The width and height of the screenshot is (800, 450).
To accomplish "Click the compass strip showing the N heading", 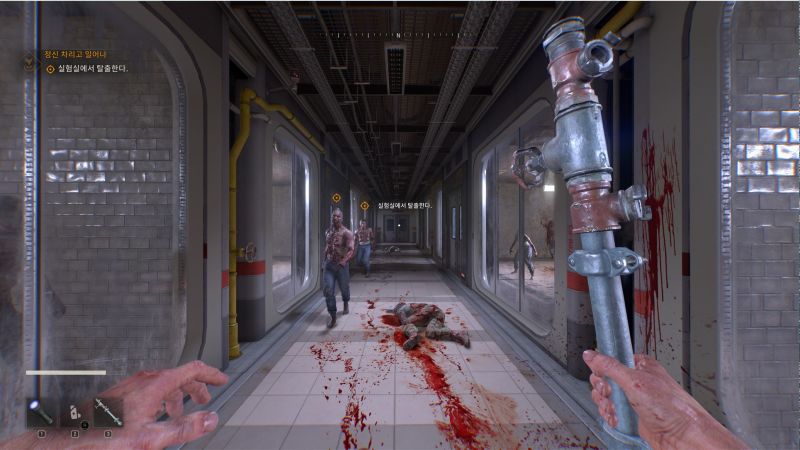I will point(399,35).
